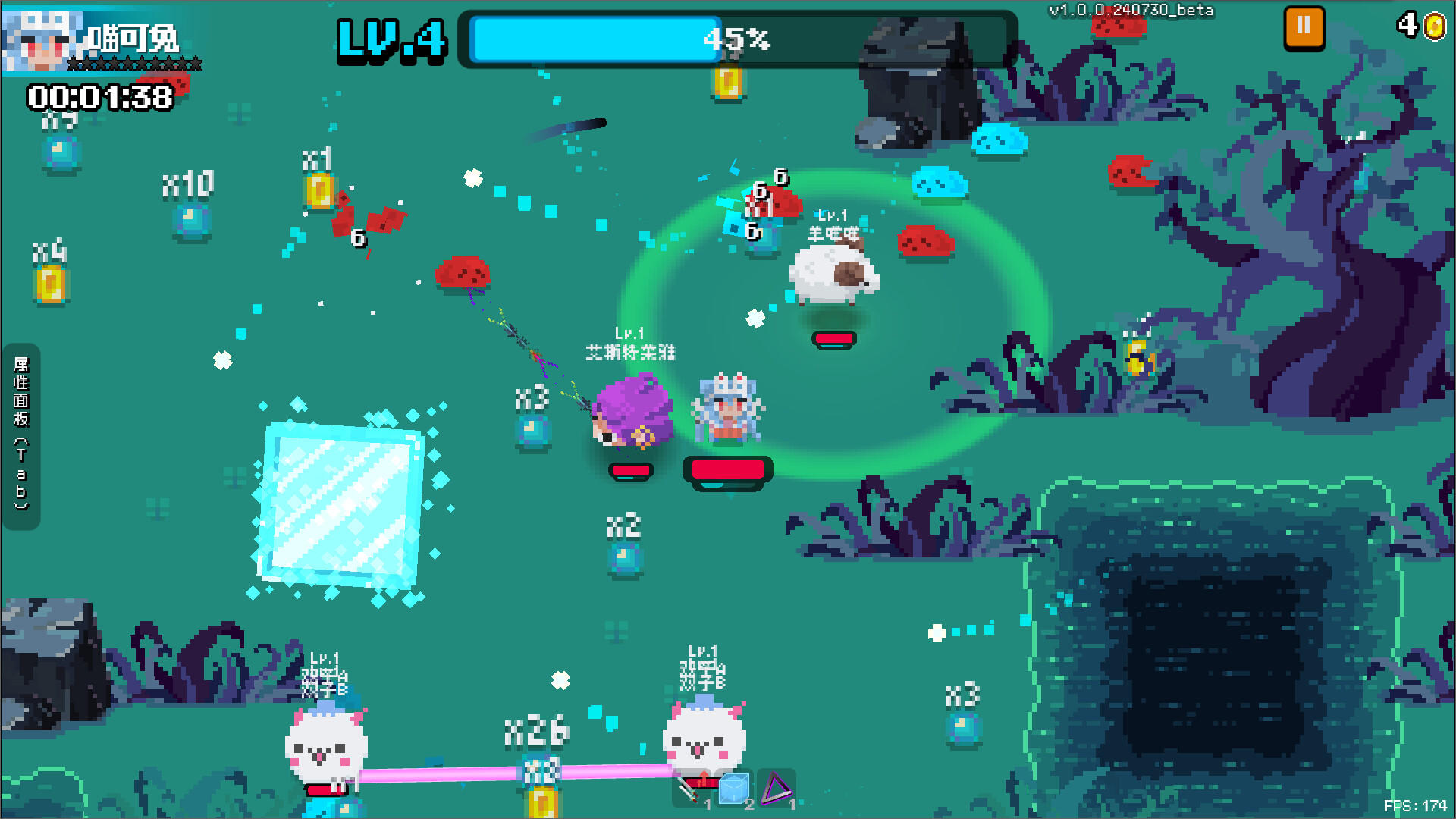Select the purple triangle skill slot

[x=777, y=789]
